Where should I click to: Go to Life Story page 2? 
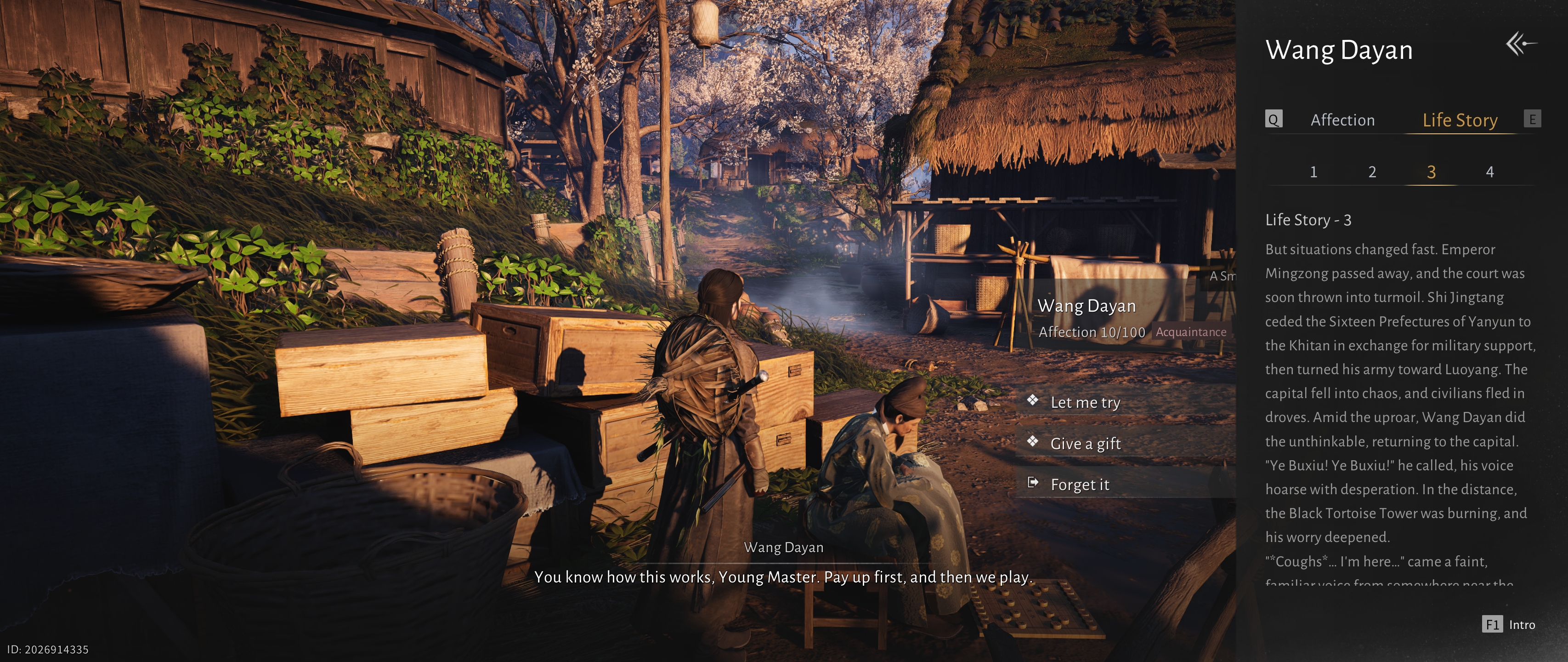click(x=1372, y=172)
